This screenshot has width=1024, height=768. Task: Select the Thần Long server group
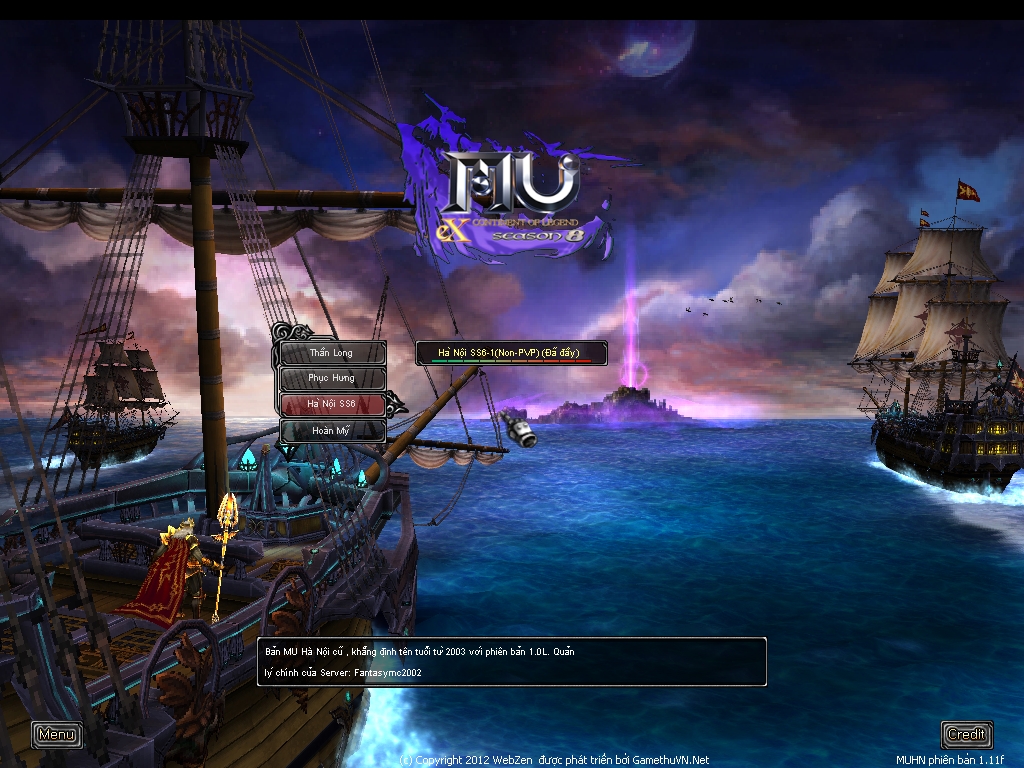tap(332, 353)
